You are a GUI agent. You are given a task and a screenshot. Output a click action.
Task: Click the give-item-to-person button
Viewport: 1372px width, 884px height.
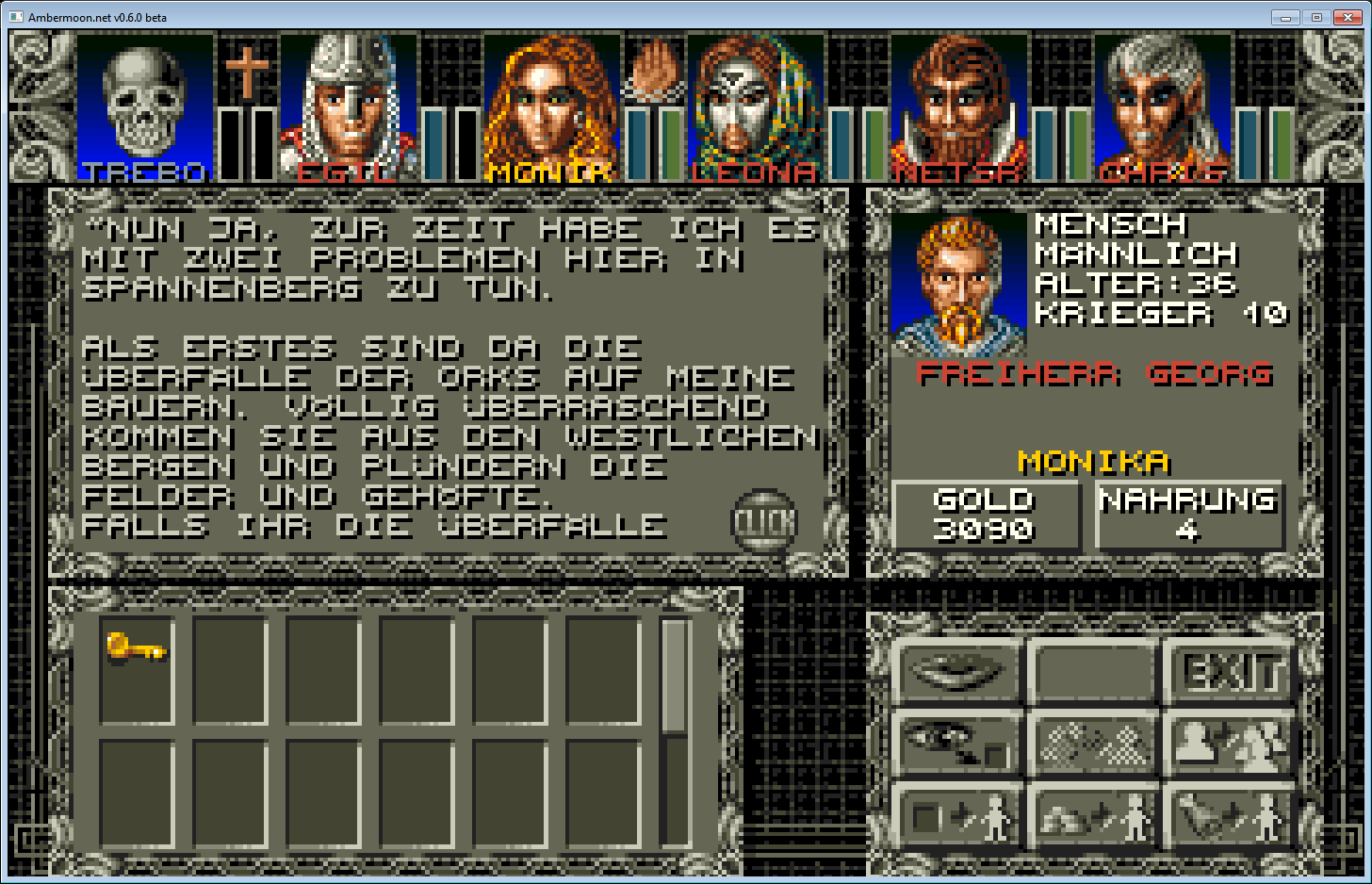[959, 816]
